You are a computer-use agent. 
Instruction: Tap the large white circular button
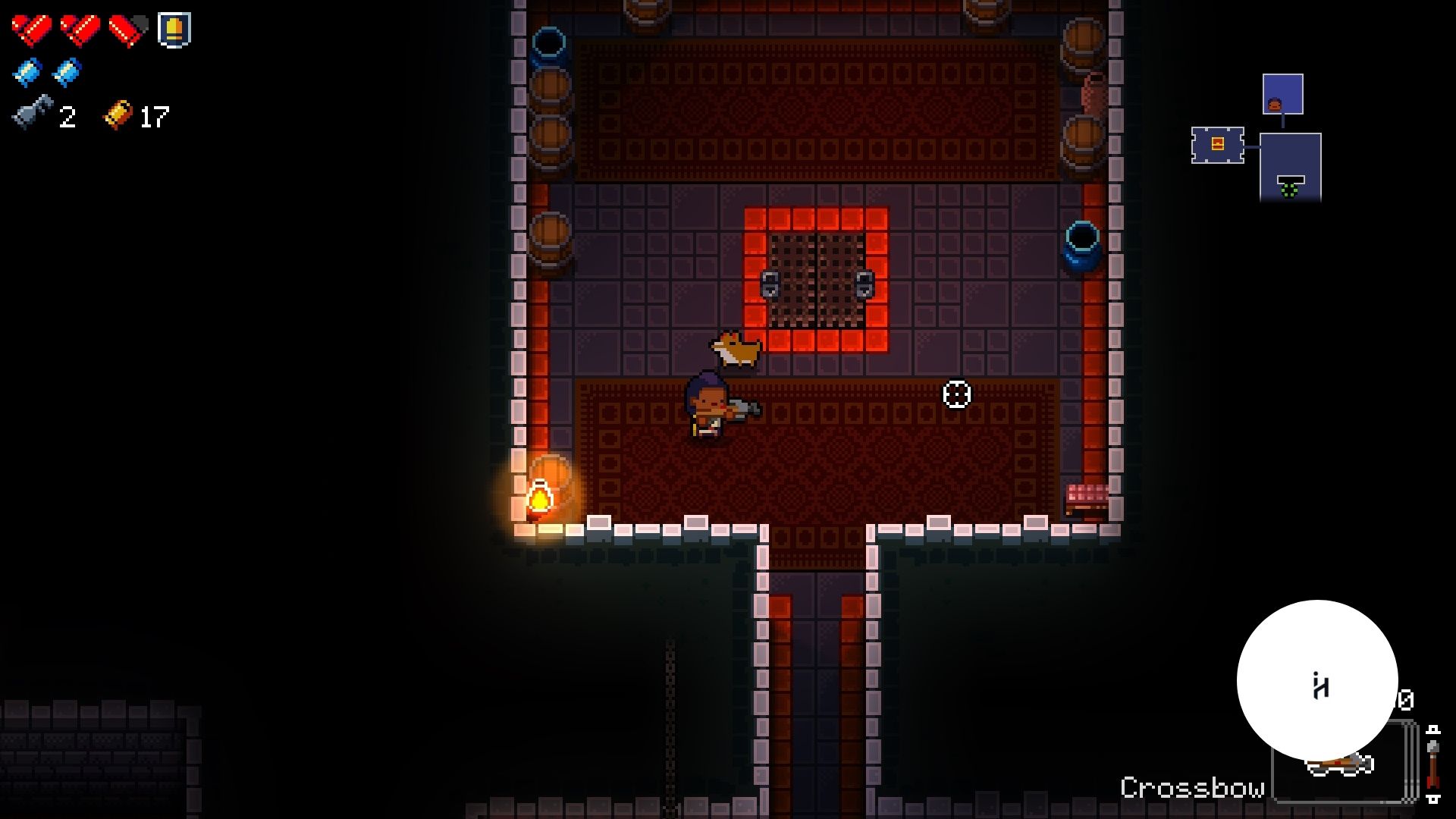pos(1317,680)
